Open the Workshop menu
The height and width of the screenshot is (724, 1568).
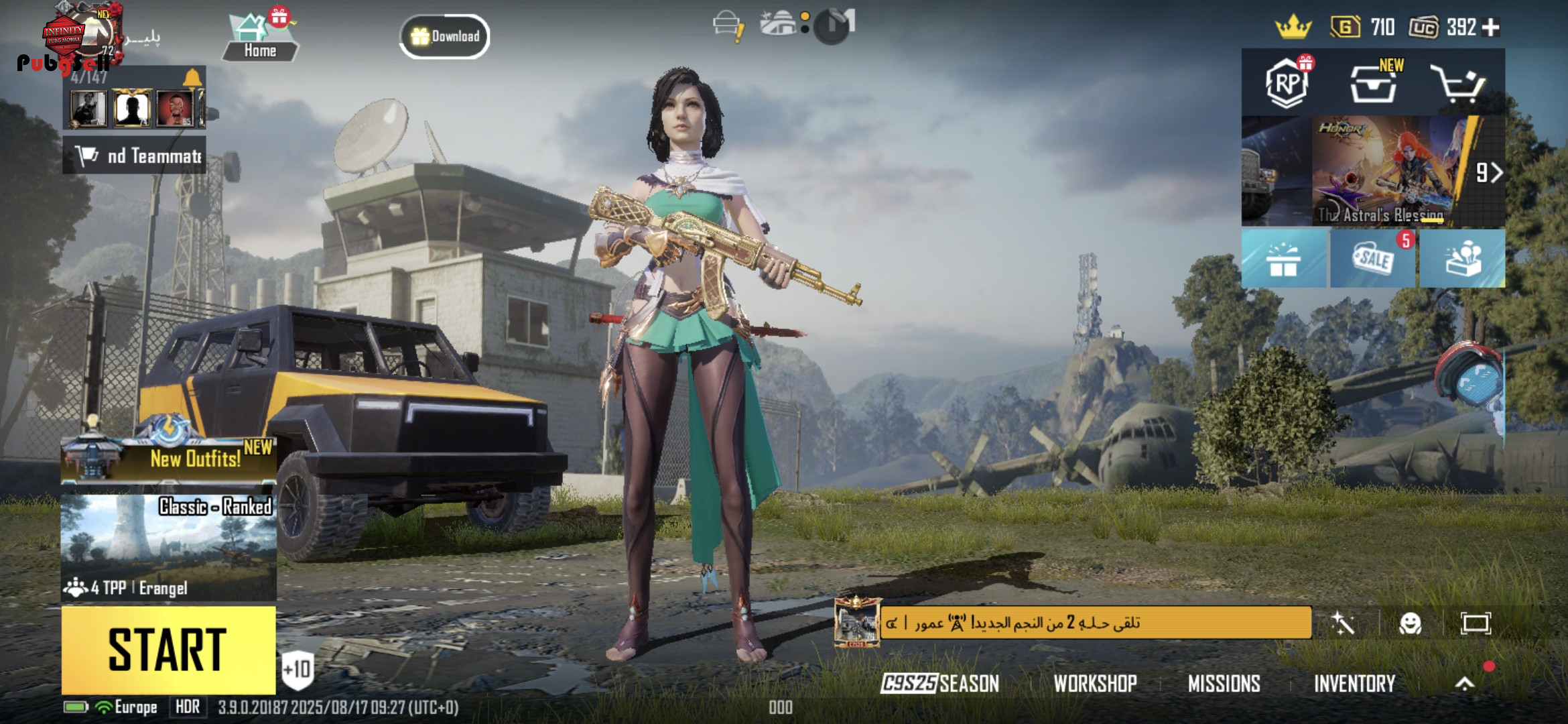coord(1095,683)
